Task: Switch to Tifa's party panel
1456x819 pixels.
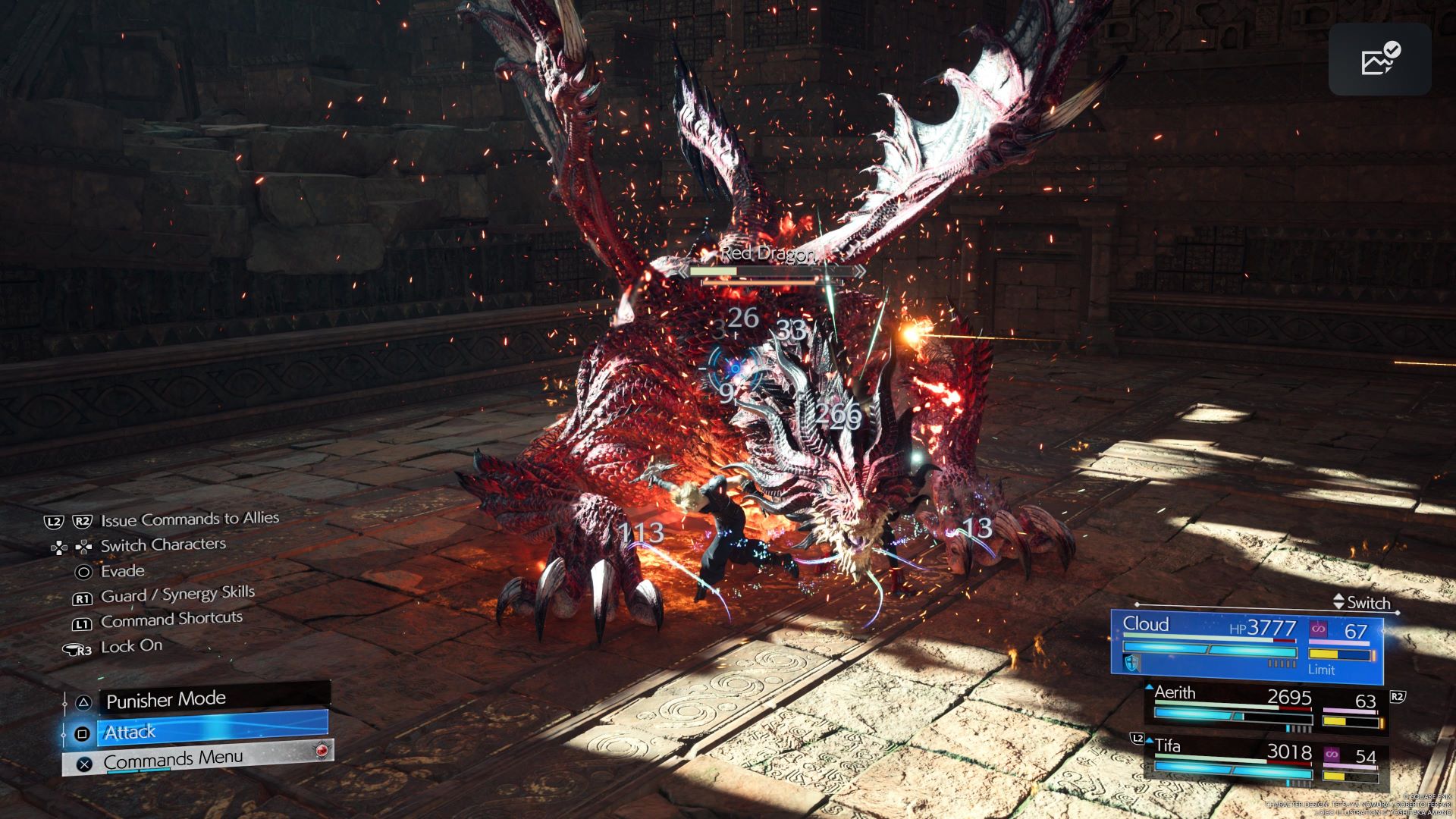Action: click(x=1265, y=760)
